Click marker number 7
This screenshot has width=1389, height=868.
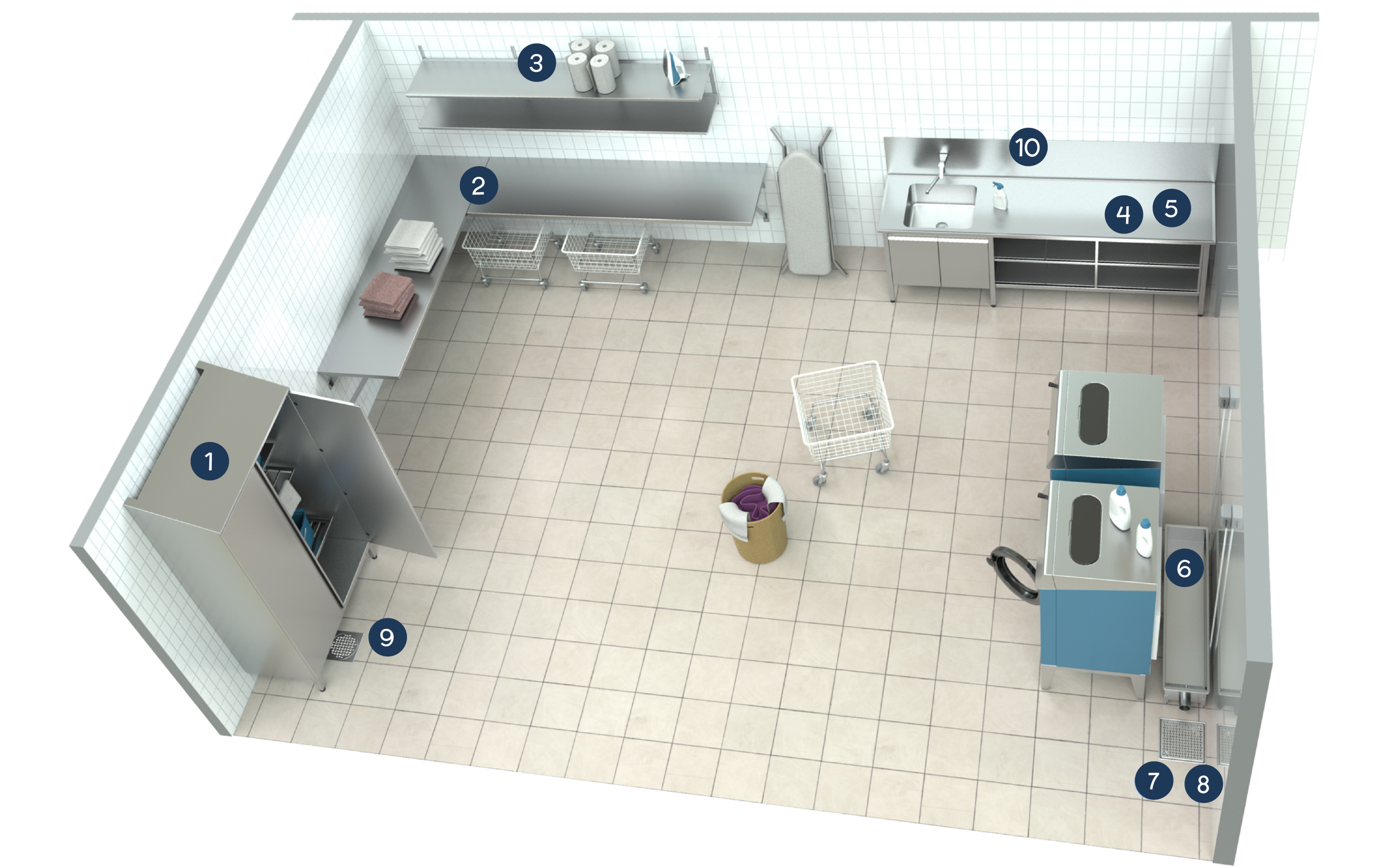click(1154, 780)
